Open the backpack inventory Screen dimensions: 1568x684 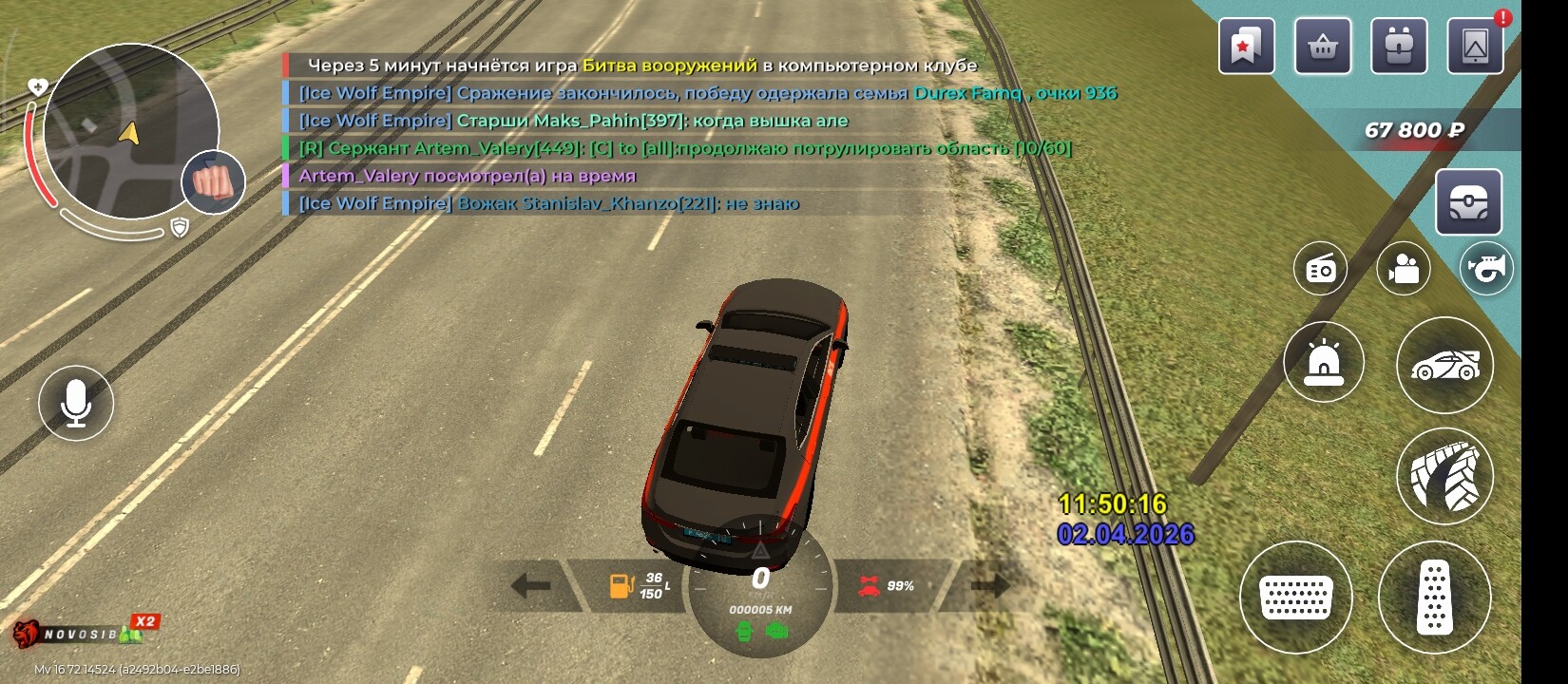click(1398, 46)
